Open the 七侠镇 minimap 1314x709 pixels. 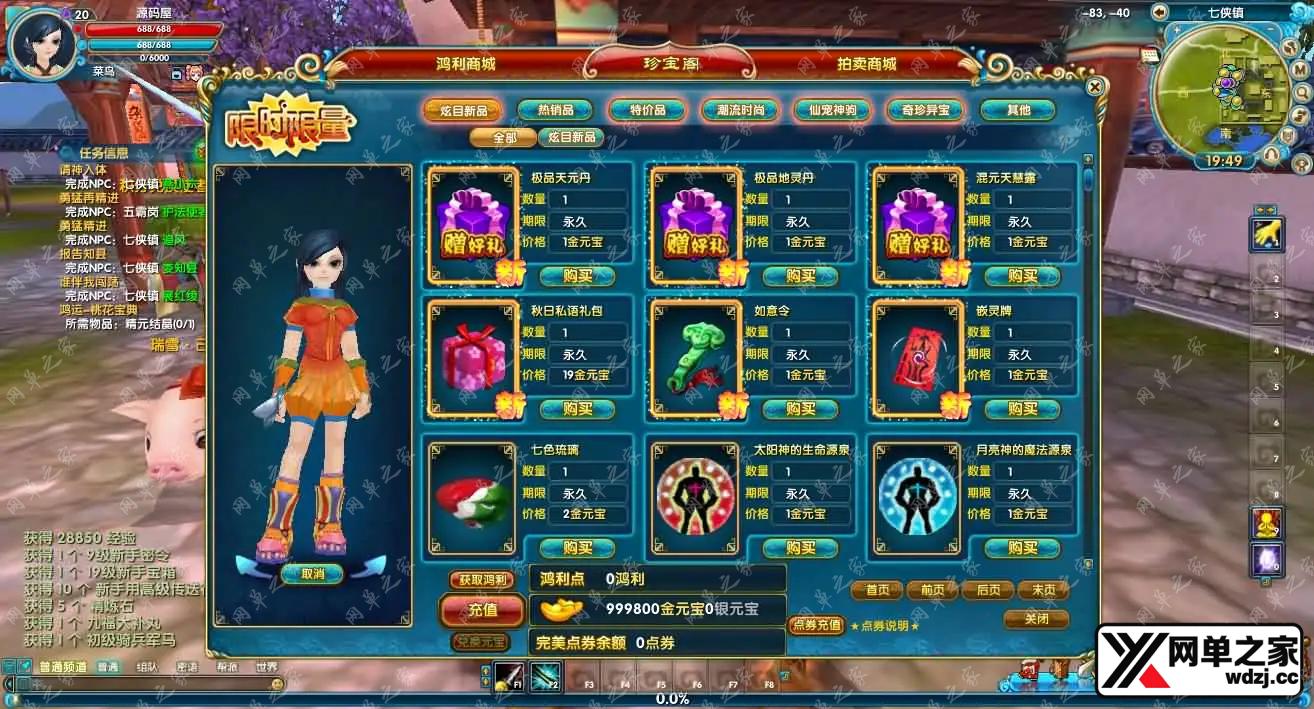point(1224,90)
